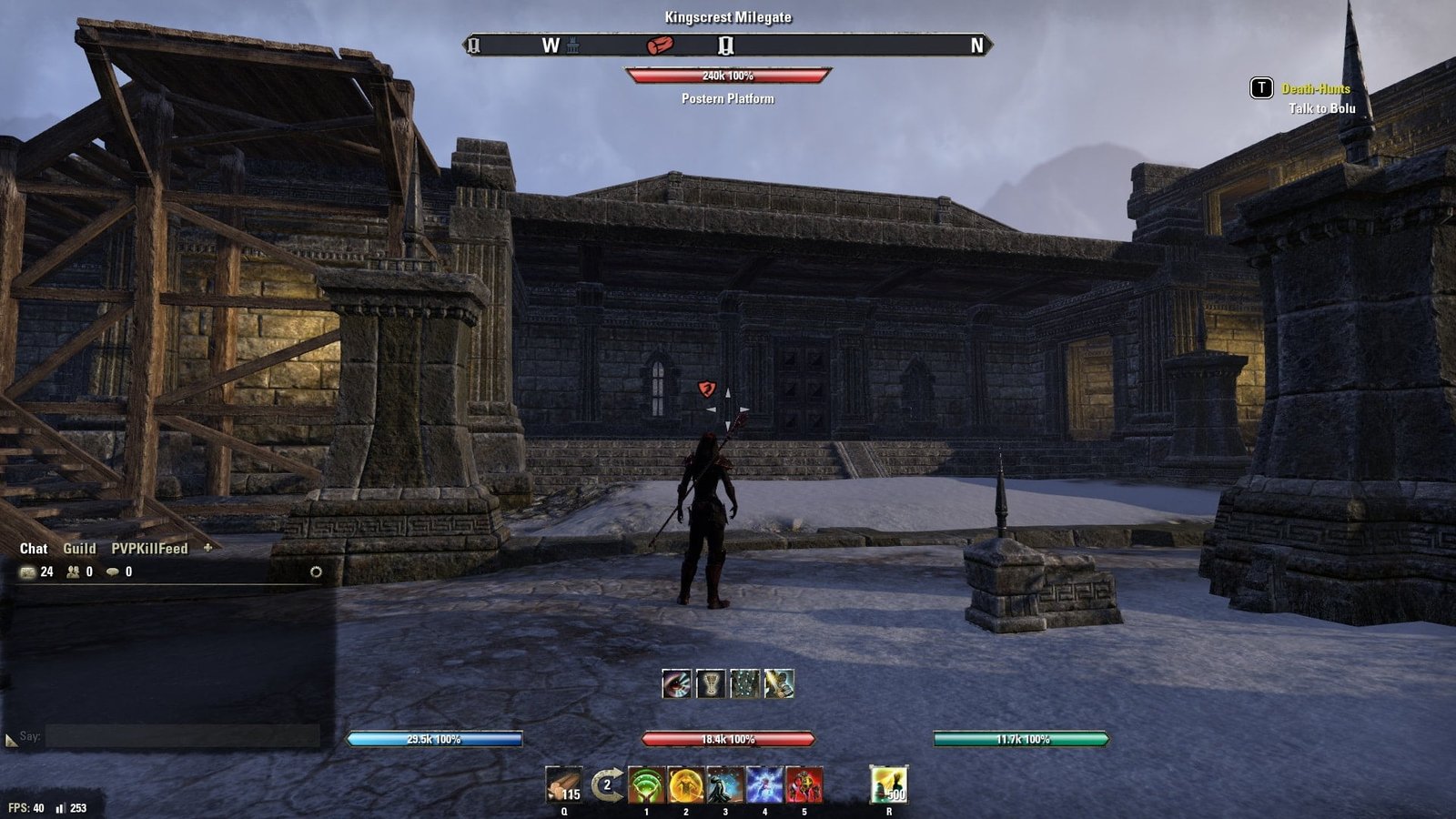Activate the green ring ability in slot 1
The image size is (1456, 819).
[x=646, y=784]
